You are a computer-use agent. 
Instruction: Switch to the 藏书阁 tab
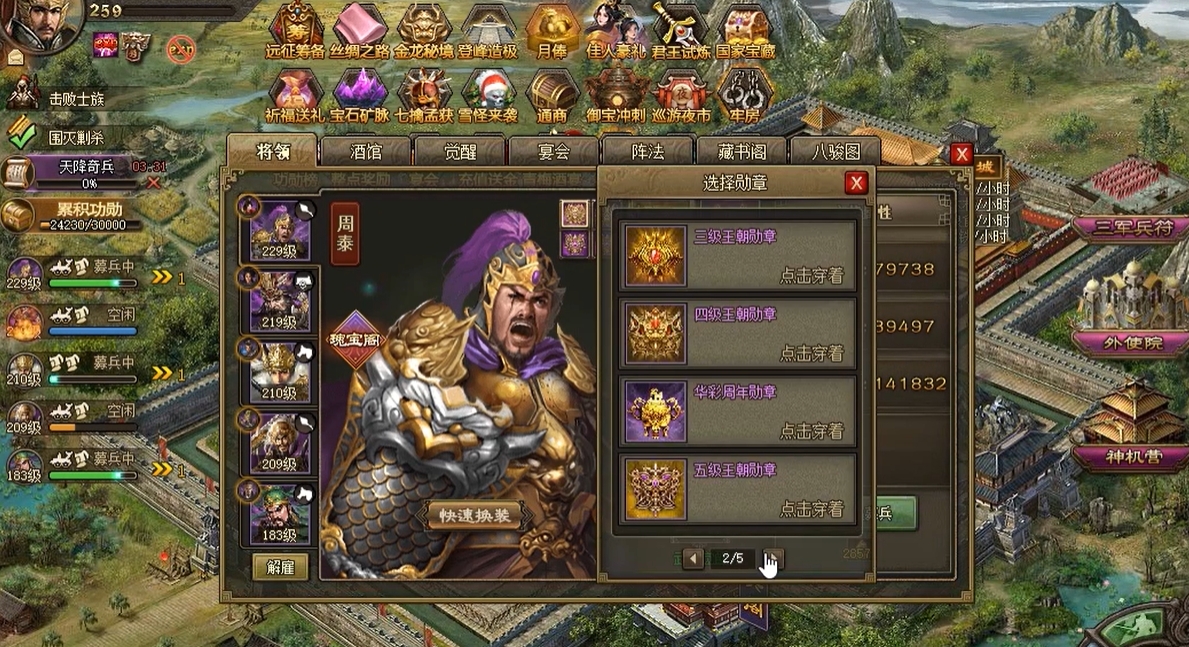click(741, 152)
